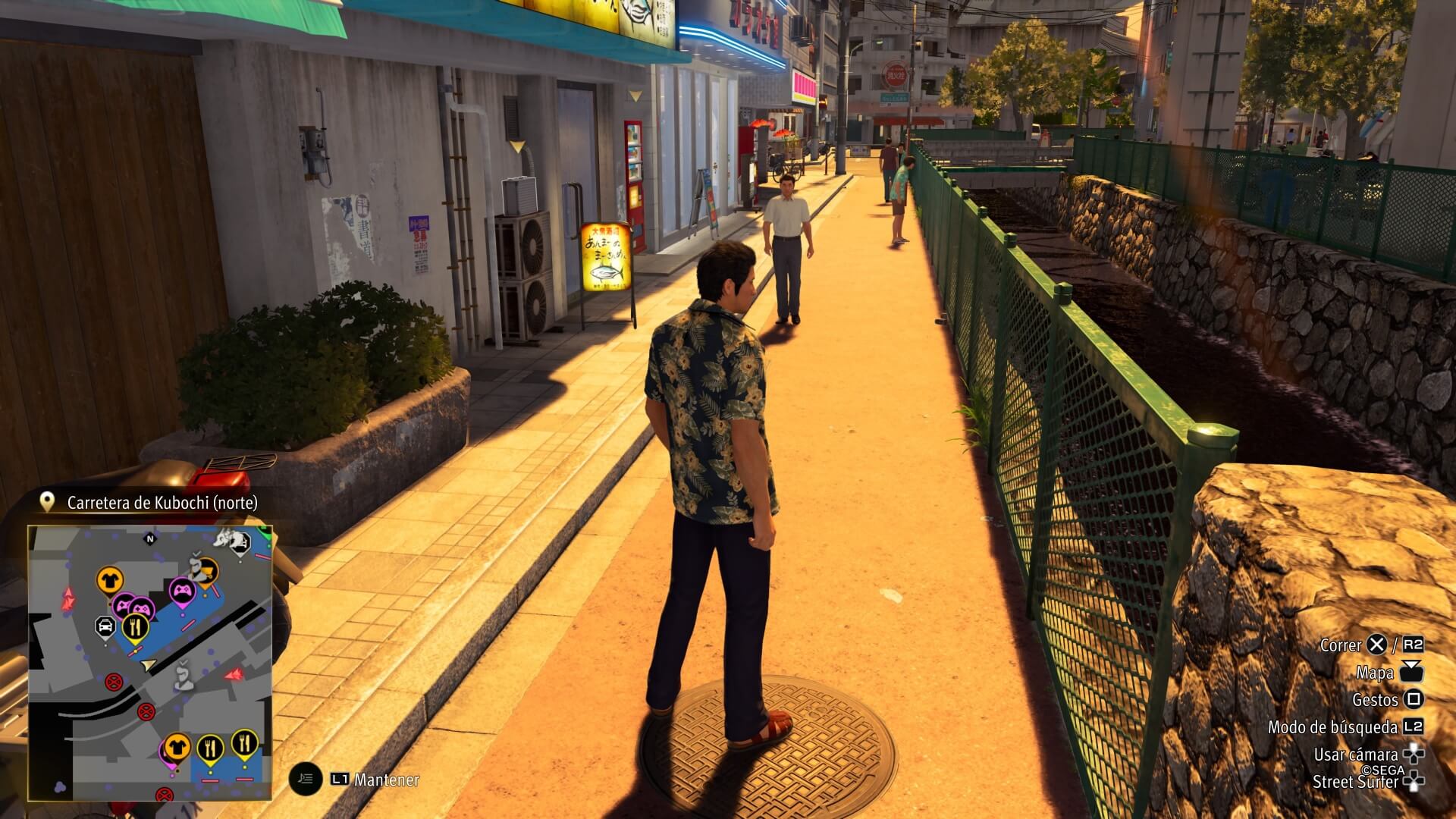Select the Carretera de Kubochi location label
Viewport: 1456px width, 819px height.
162,503
